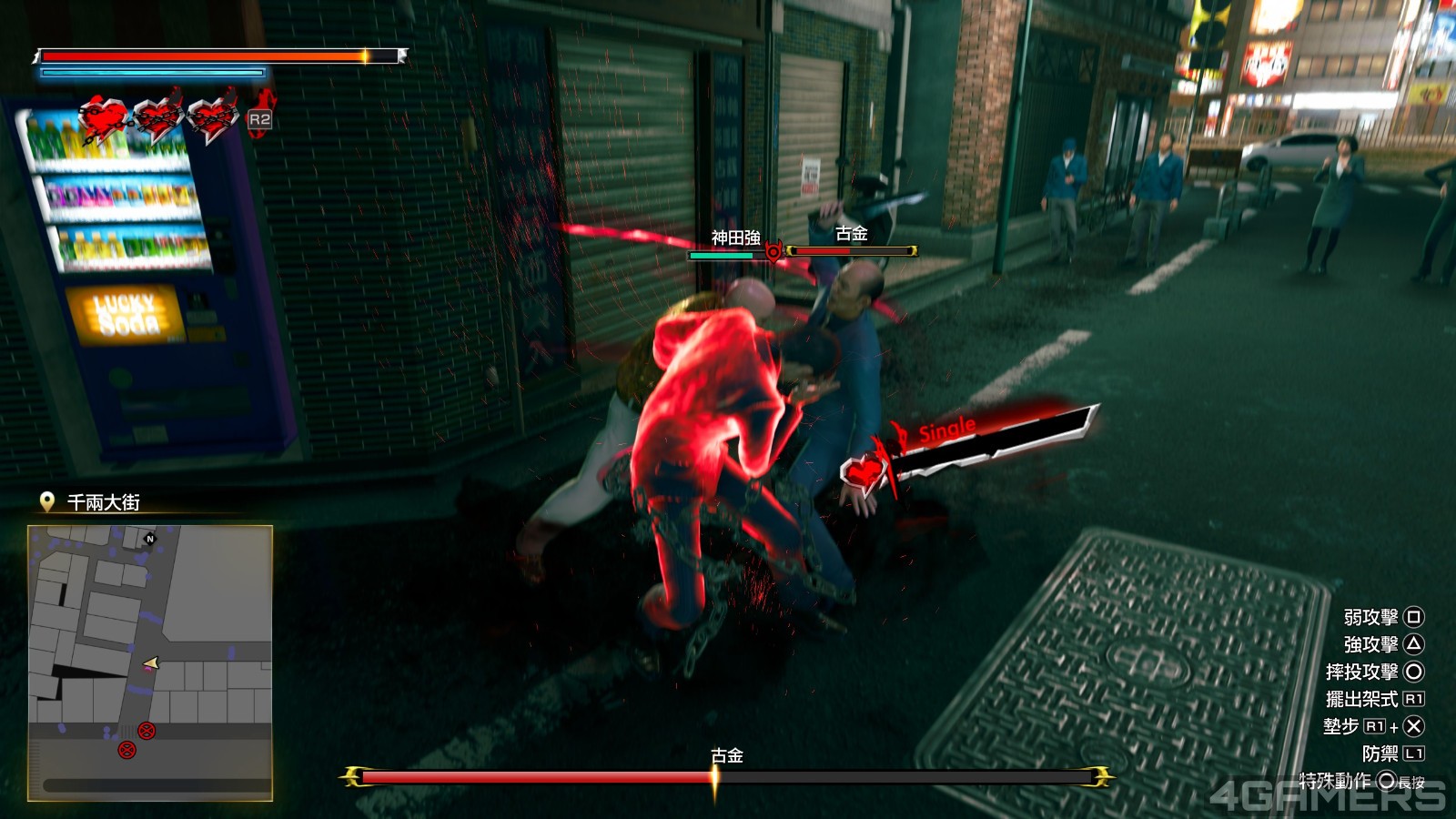Click the heart icon on the Single blade gauge

click(x=864, y=471)
